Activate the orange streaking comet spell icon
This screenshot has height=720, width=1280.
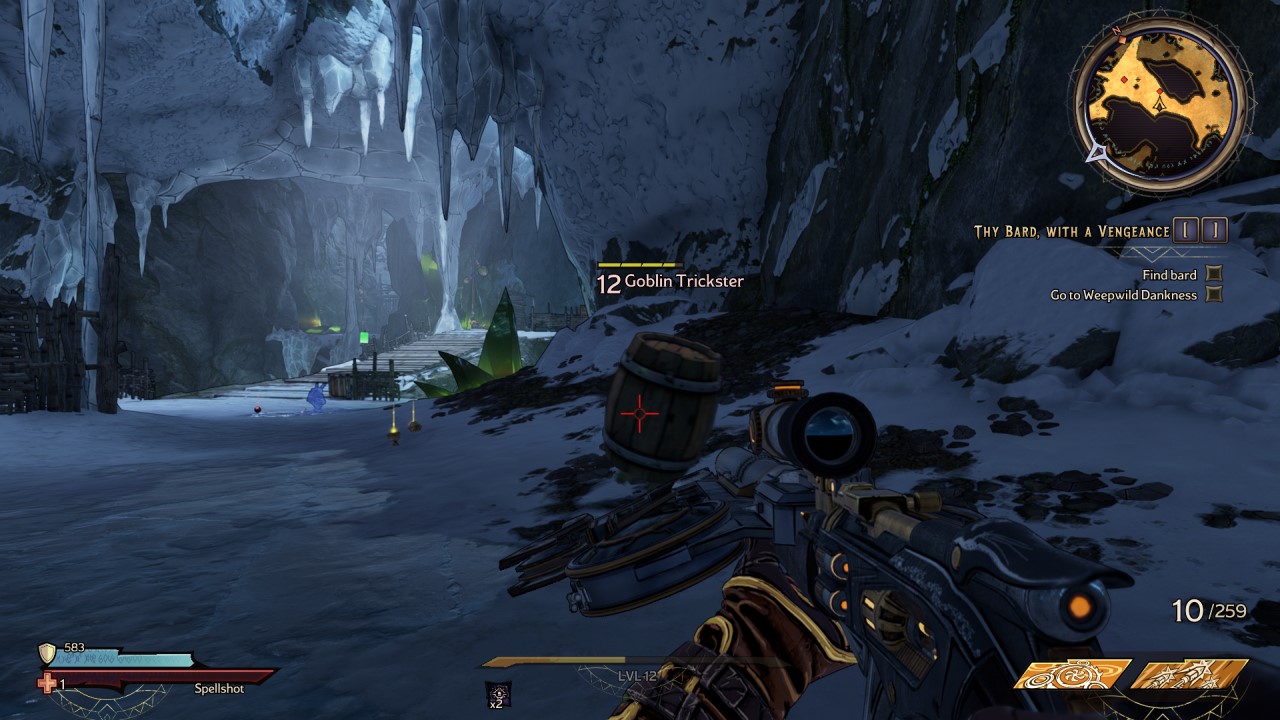[1189, 675]
